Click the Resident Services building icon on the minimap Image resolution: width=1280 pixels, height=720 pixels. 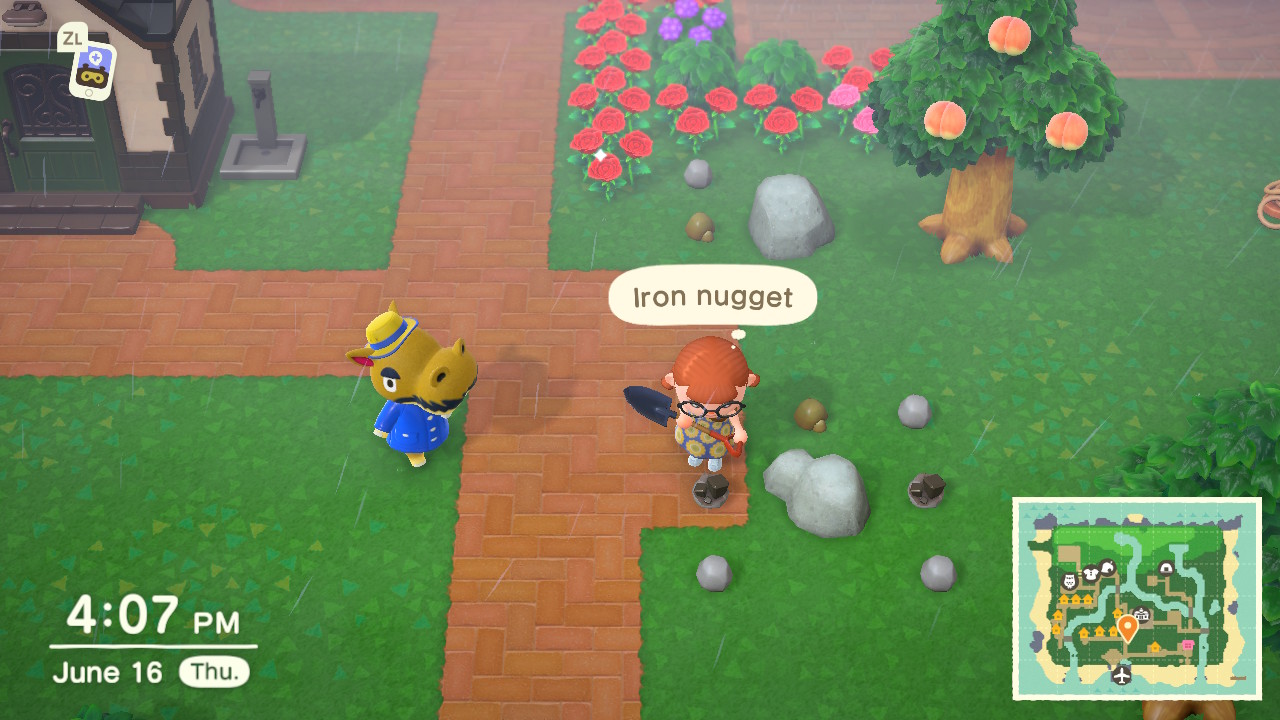click(1141, 614)
